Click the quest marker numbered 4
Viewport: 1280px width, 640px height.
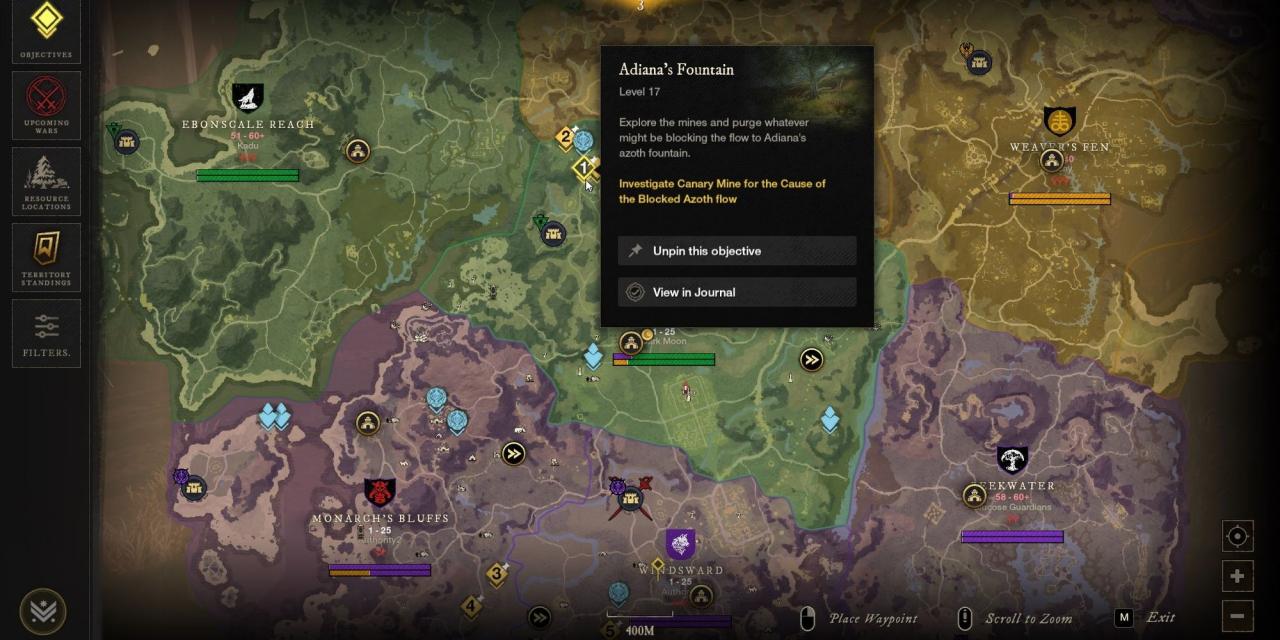point(471,606)
